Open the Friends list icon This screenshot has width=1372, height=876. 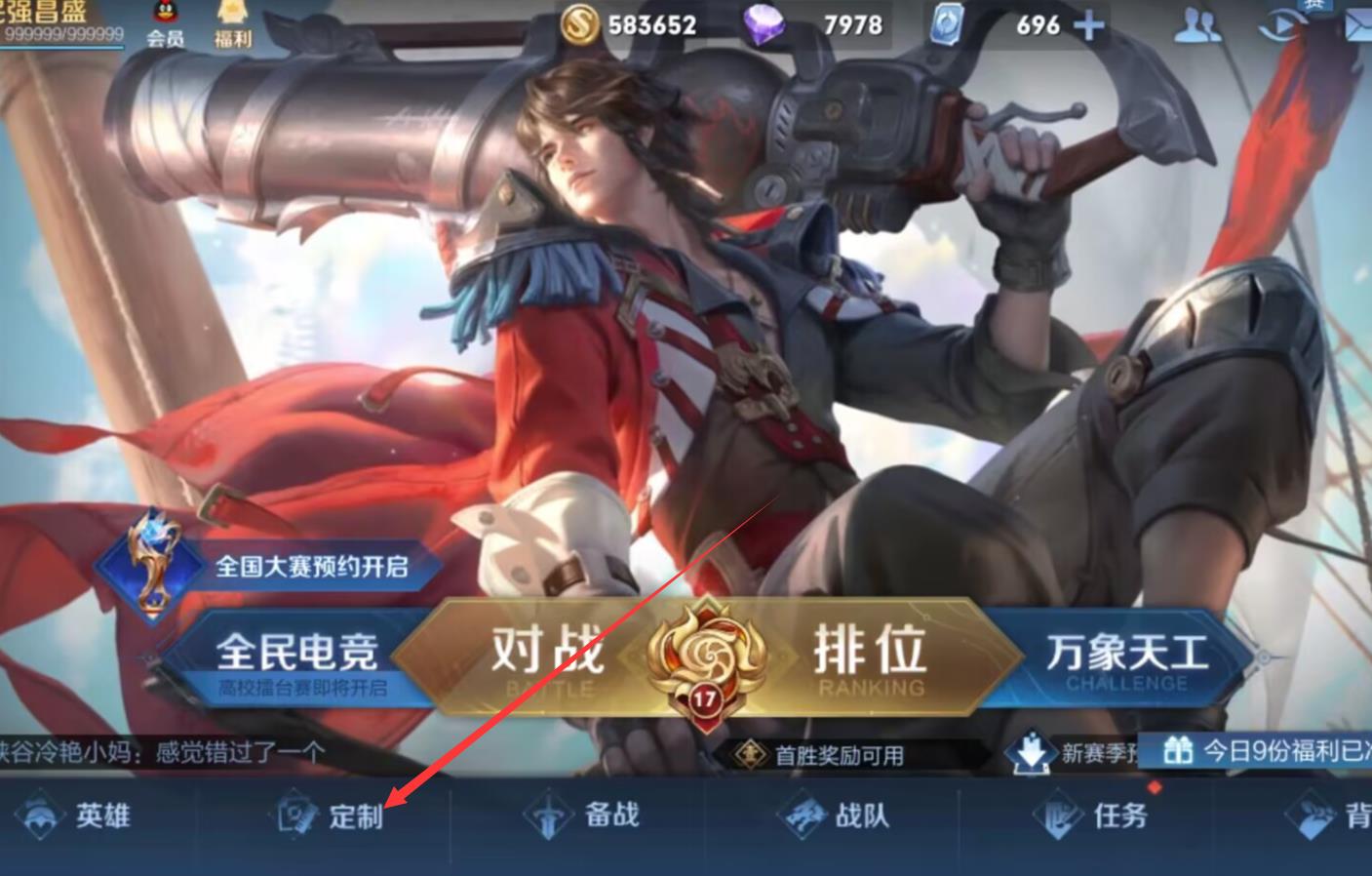coord(1197,25)
